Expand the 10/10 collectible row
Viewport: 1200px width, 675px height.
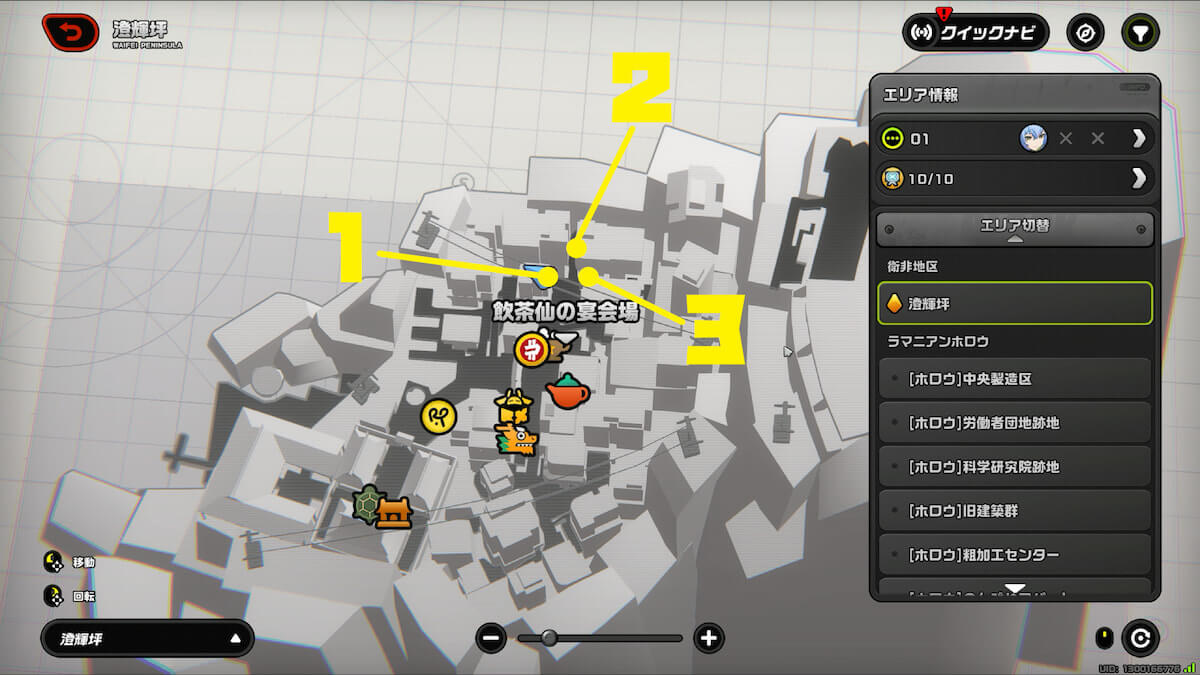[1138, 179]
